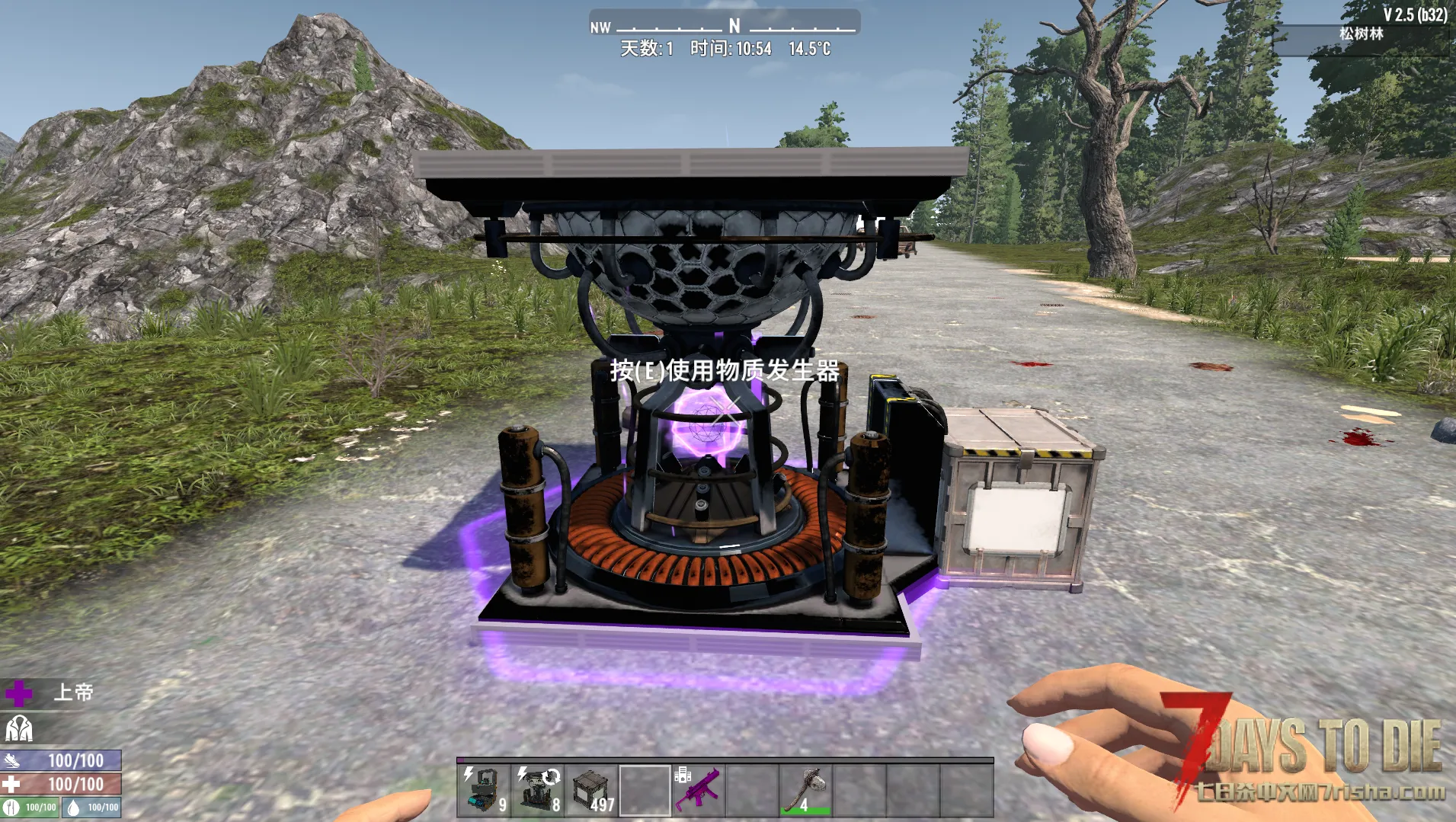Screen dimensions: 1456x822
Task: Choose the storage crate stack of 497
Action: [591, 790]
